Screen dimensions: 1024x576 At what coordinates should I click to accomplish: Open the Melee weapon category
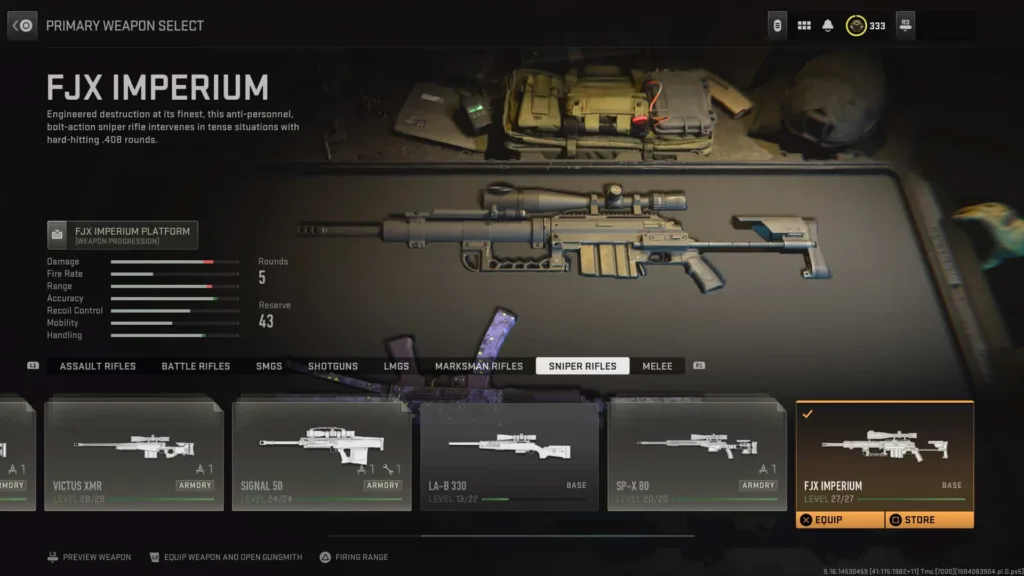(x=658, y=366)
